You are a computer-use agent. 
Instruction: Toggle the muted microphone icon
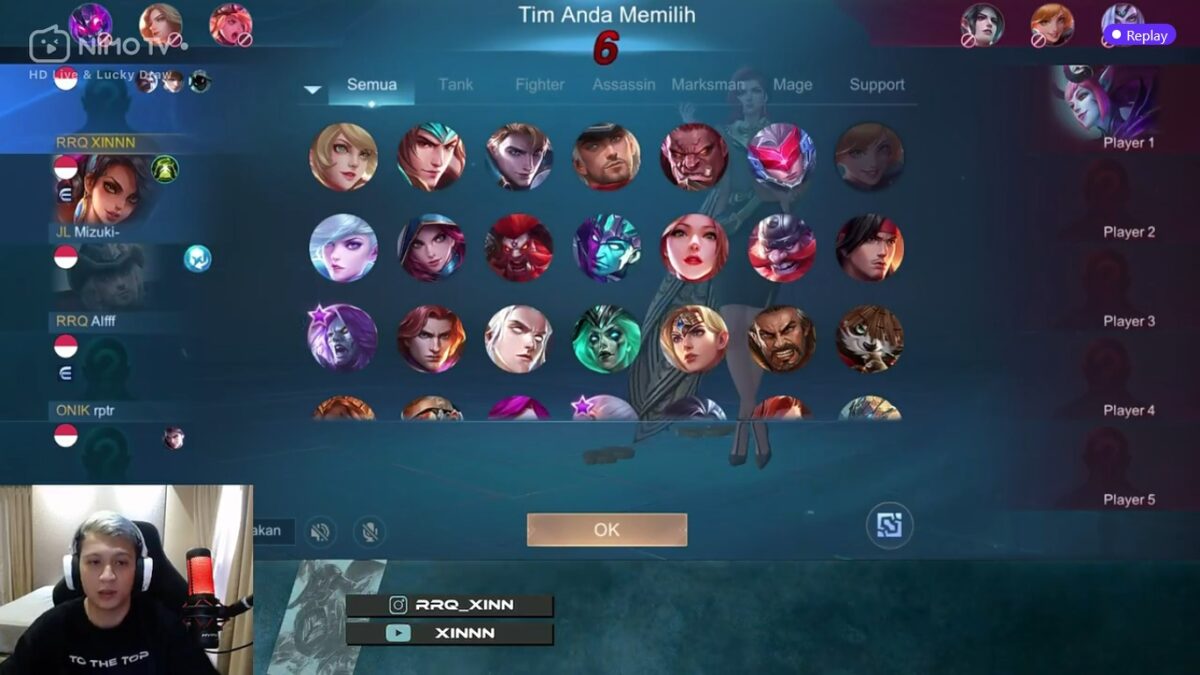tap(370, 531)
